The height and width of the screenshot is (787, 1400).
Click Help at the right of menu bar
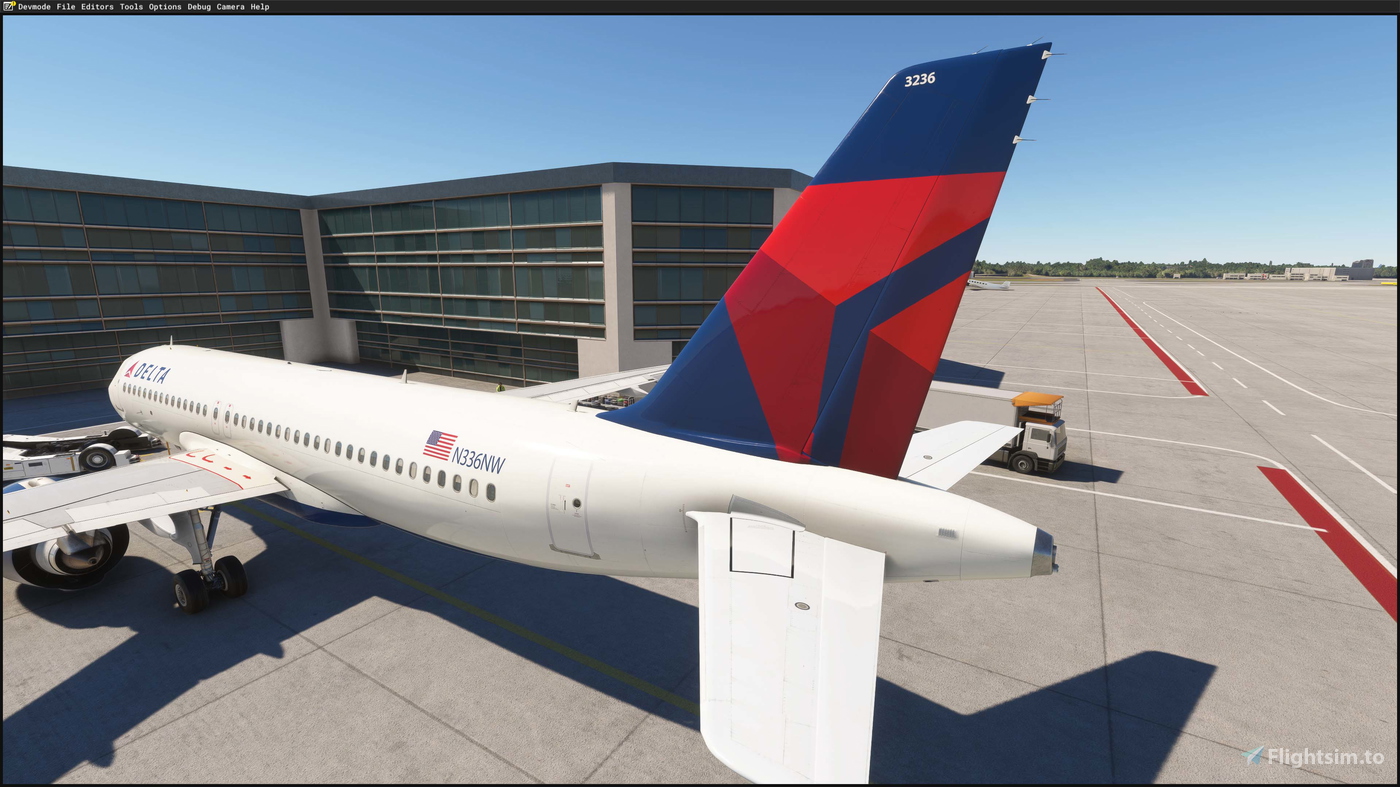260,6
